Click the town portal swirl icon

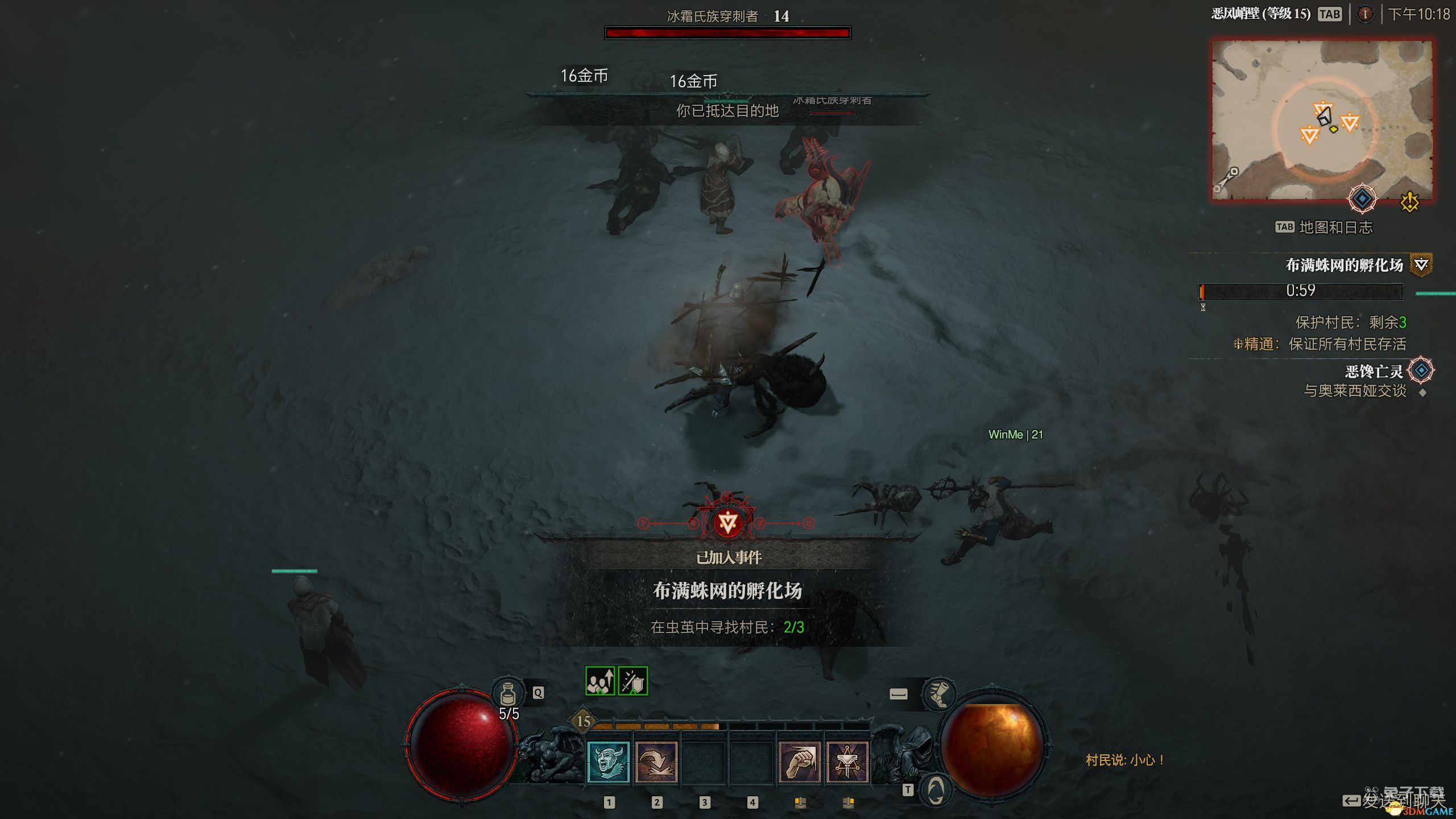coord(936,790)
